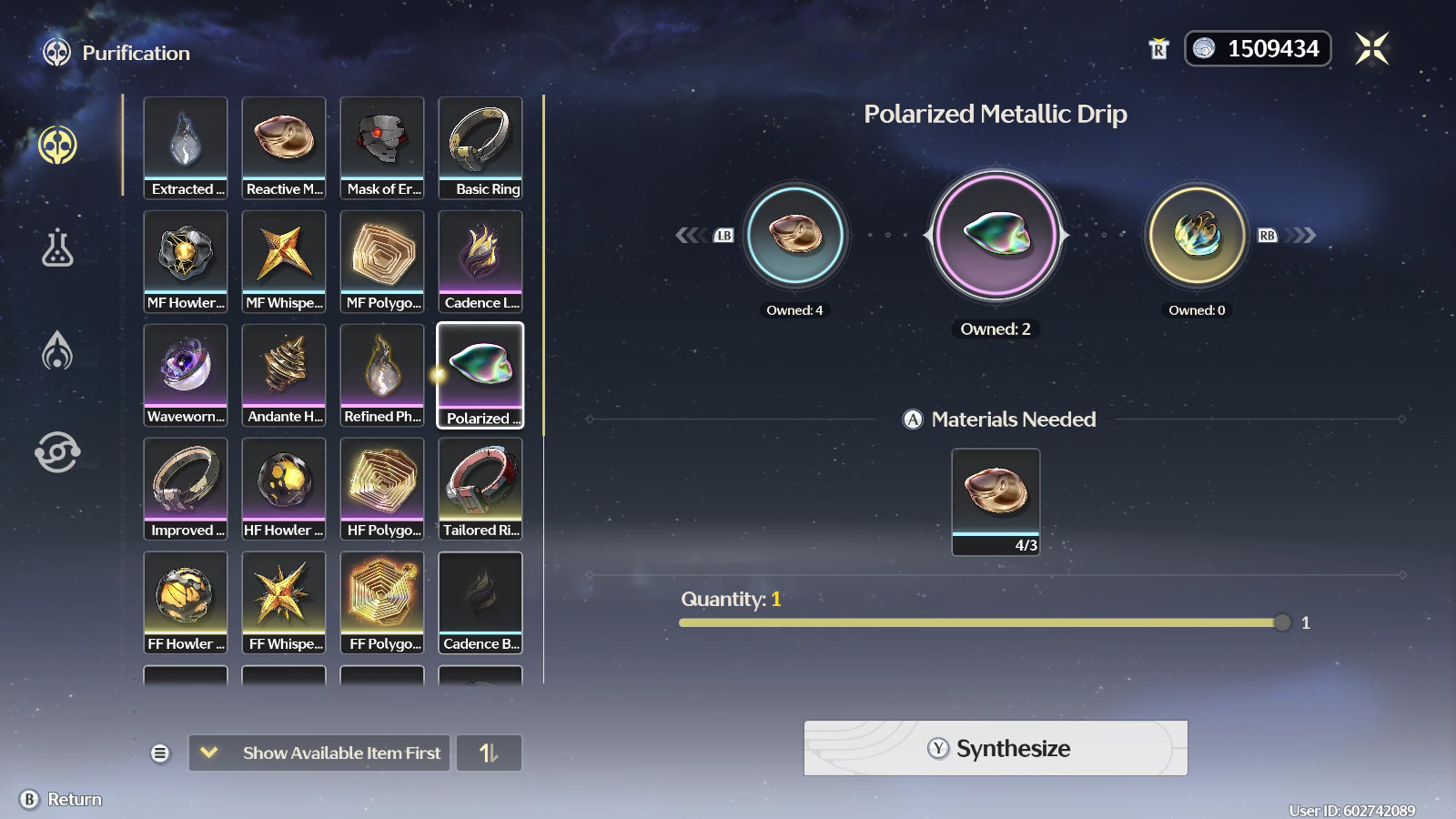Select the FF Howler Core item
The height and width of the screenshot is (819, 1456).
[186, 602]
